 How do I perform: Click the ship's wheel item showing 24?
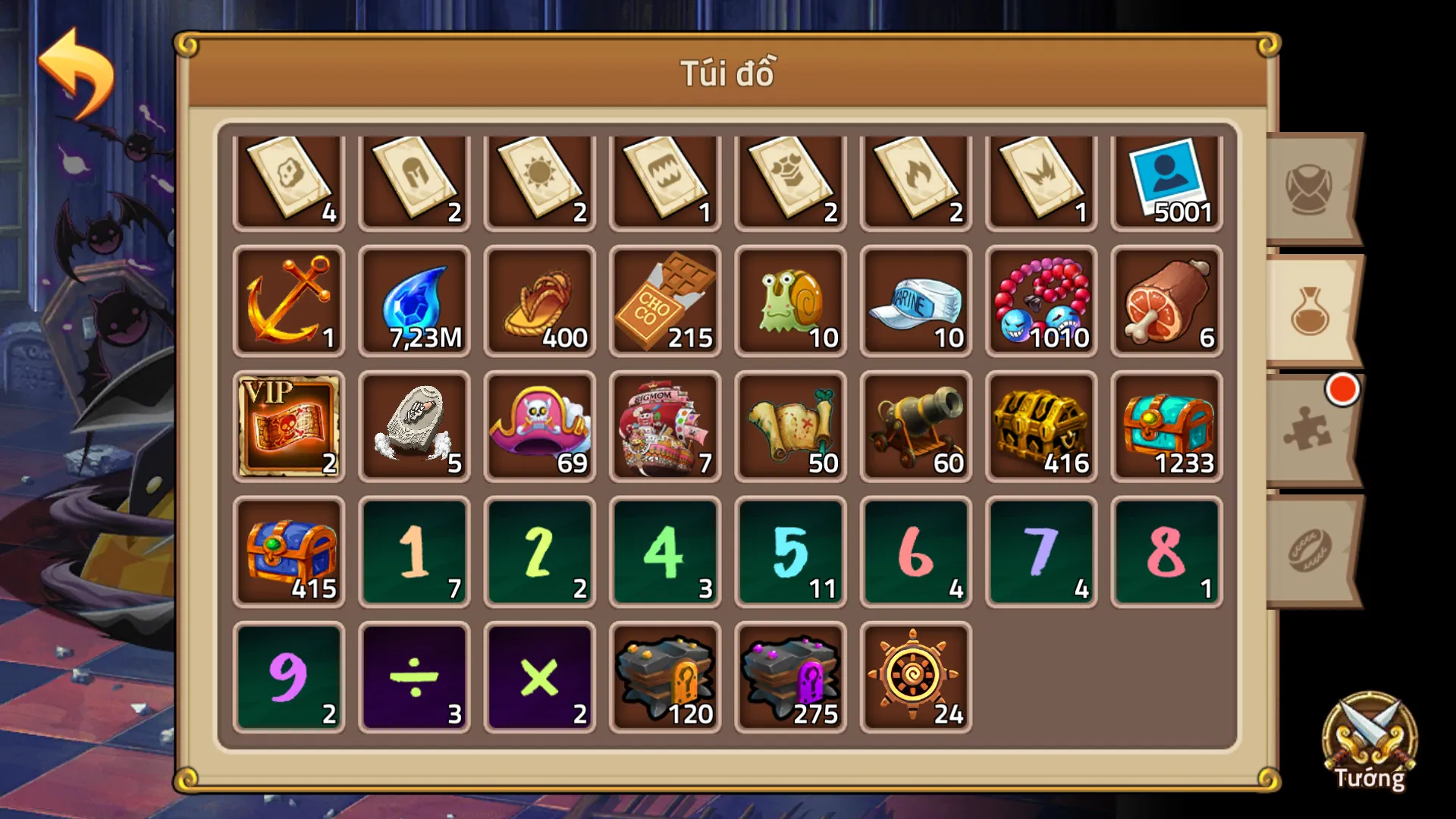(x=915, y=675)
